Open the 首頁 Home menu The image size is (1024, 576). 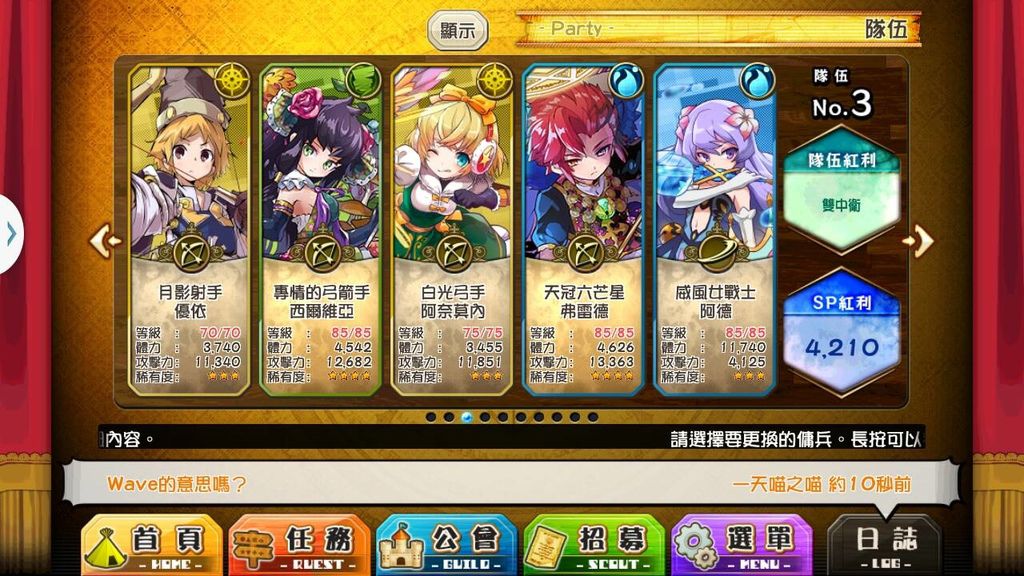point(151,546)
